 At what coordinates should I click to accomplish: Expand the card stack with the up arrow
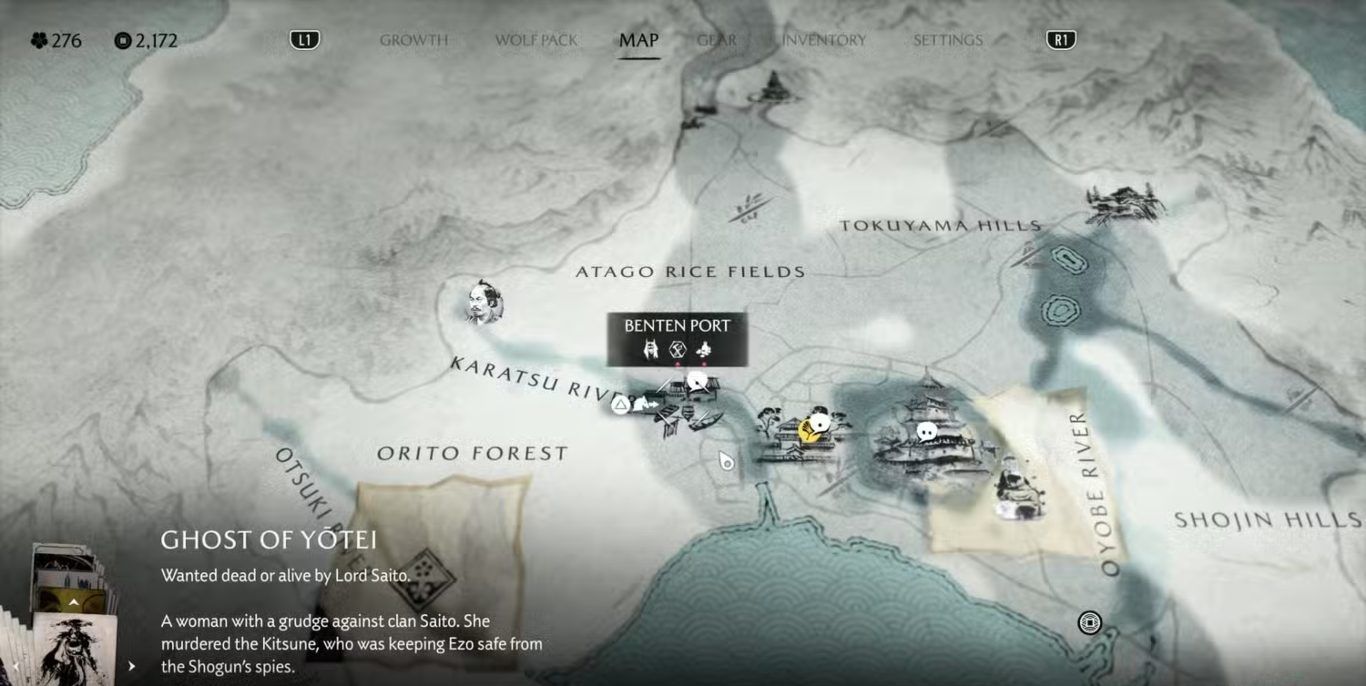click(73, 602)
